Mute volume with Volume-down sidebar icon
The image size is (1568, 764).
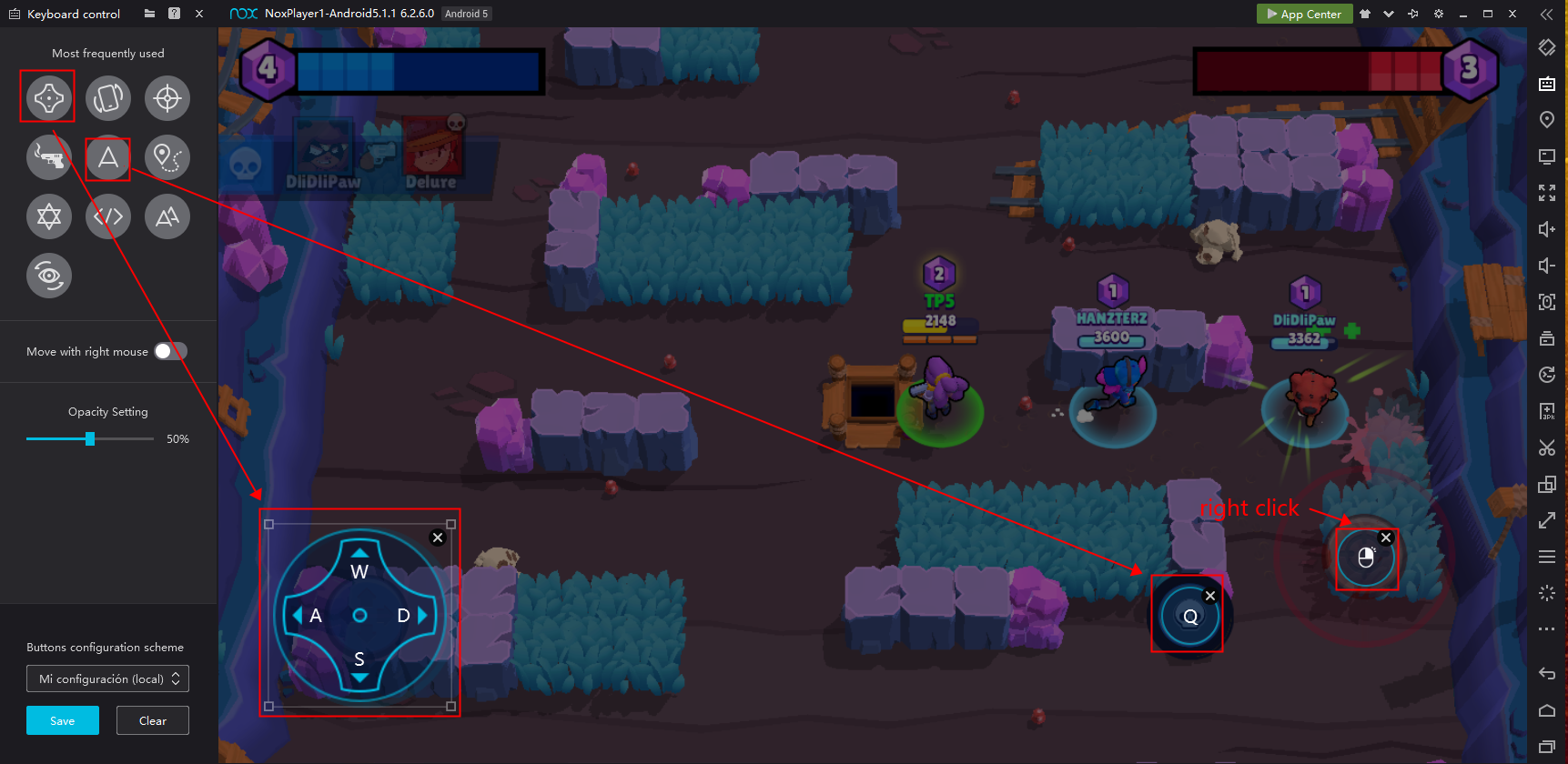click(x=1547, y=266)
